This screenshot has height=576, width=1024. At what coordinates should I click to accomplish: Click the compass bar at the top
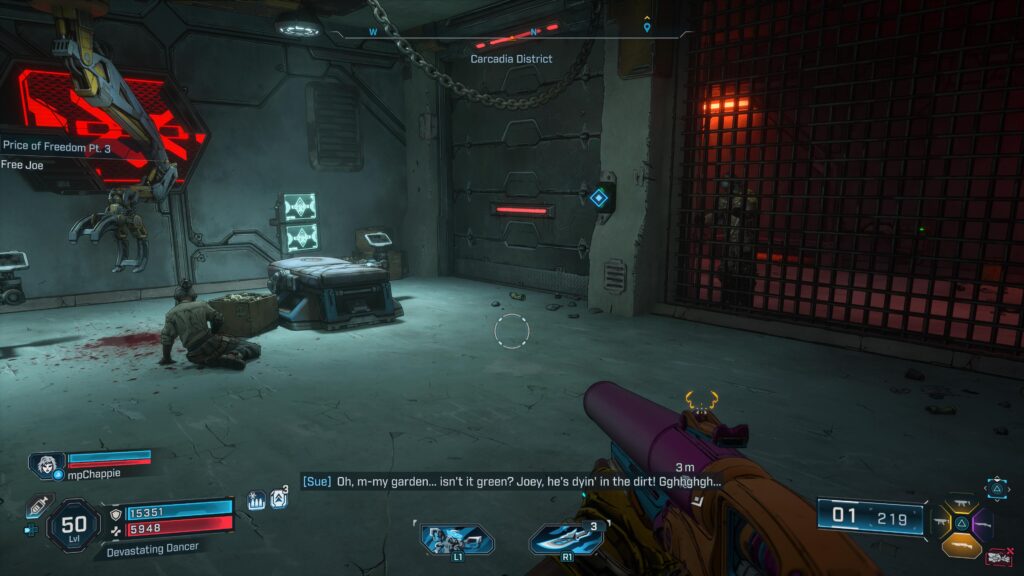pos(512,34)
